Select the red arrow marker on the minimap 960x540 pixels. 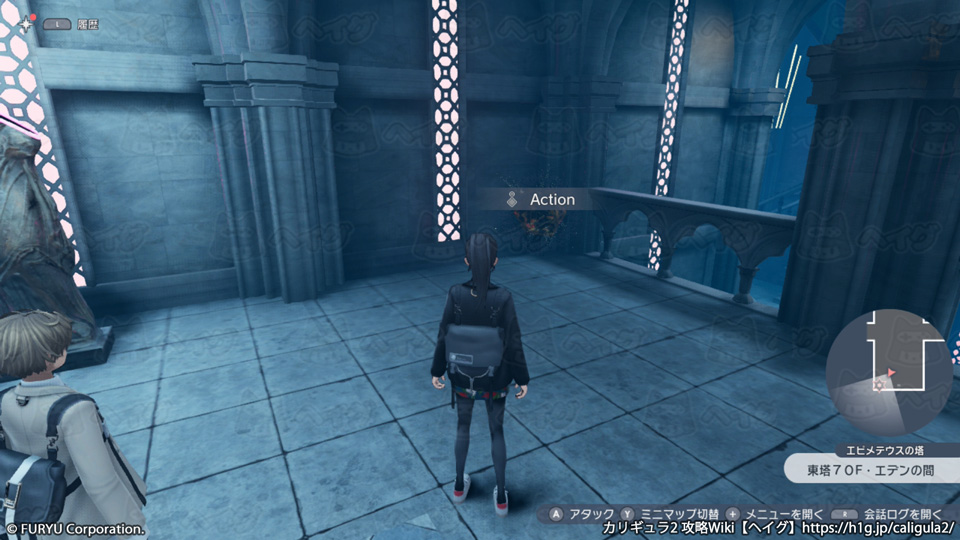(891, 372)
